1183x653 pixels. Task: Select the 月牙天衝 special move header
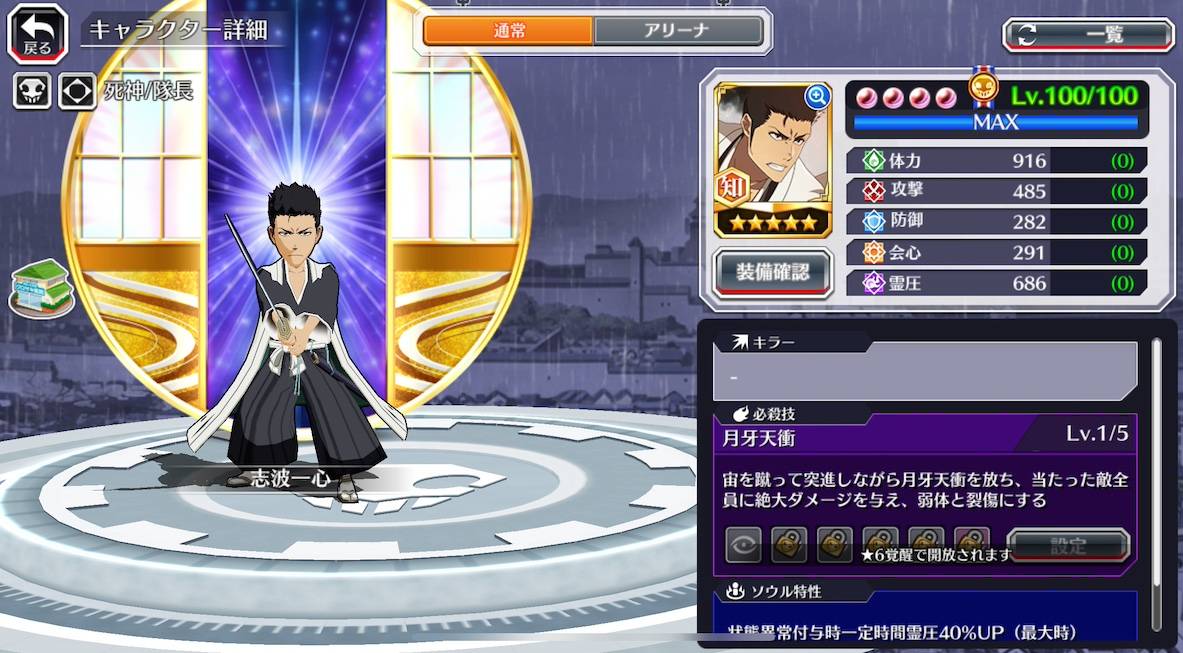924,437
